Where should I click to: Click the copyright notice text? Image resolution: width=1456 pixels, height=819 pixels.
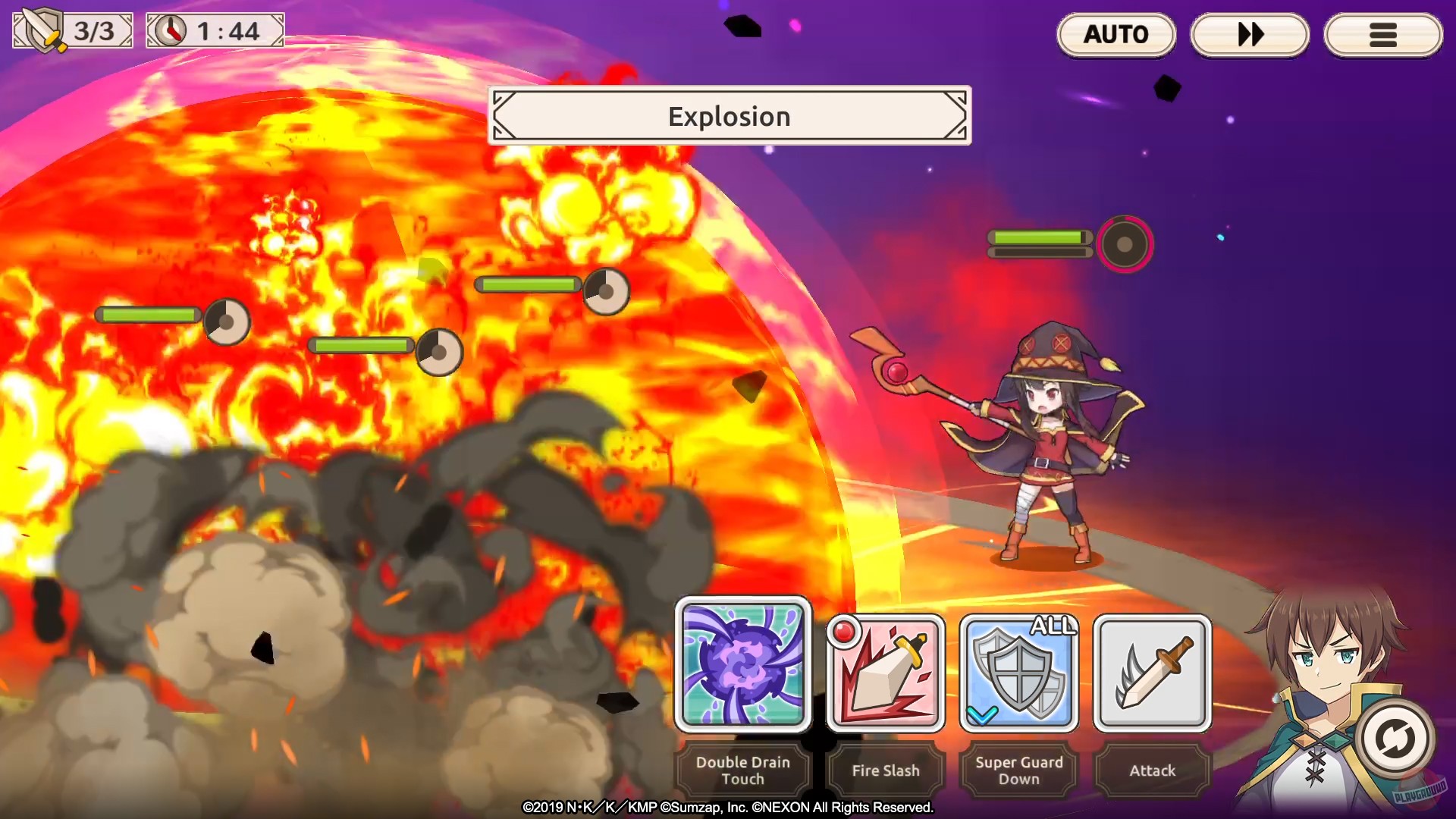[x=728, y=809]
